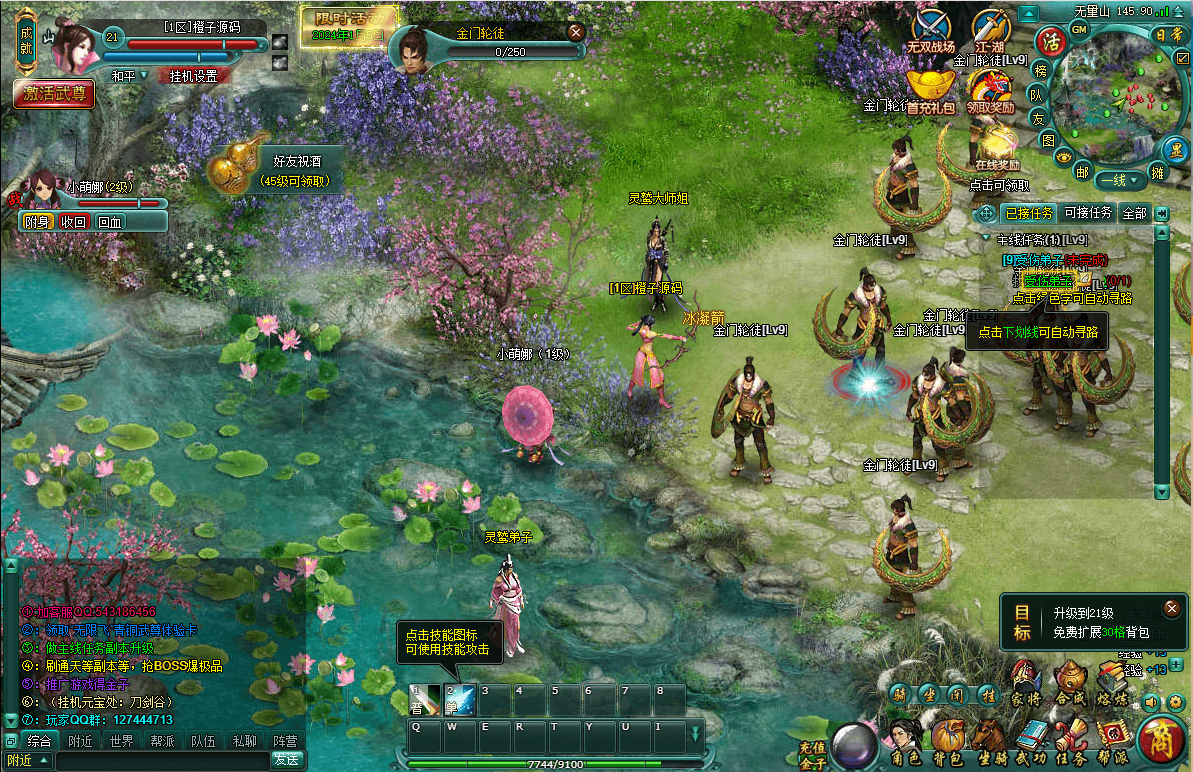Open the red 商 shop button
The height and width of the screenshot is (772, 1193).
click(1161, 742)
